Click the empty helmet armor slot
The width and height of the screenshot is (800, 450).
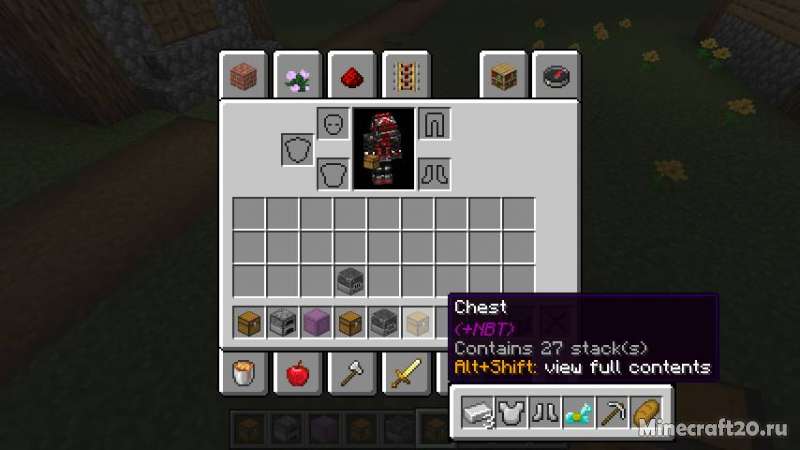click(333, 124)
